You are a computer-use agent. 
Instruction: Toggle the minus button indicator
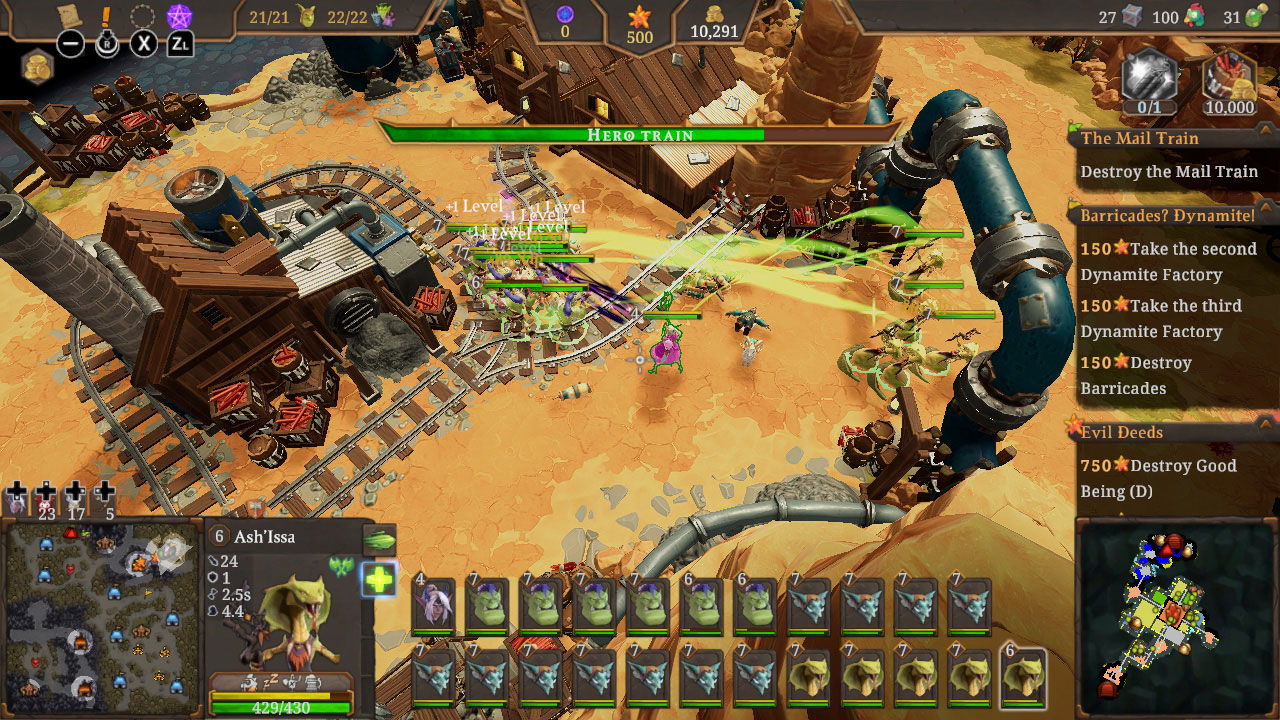pos(69,43)
